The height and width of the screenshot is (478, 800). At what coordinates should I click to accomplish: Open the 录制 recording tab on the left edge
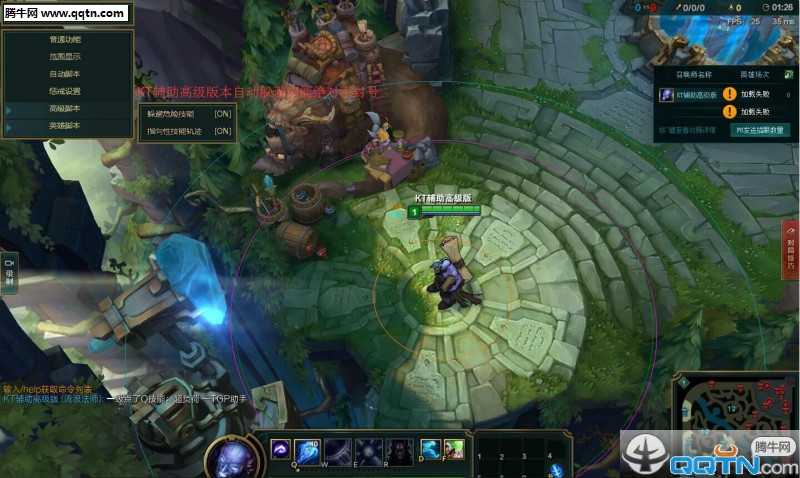tap(9, 271)
